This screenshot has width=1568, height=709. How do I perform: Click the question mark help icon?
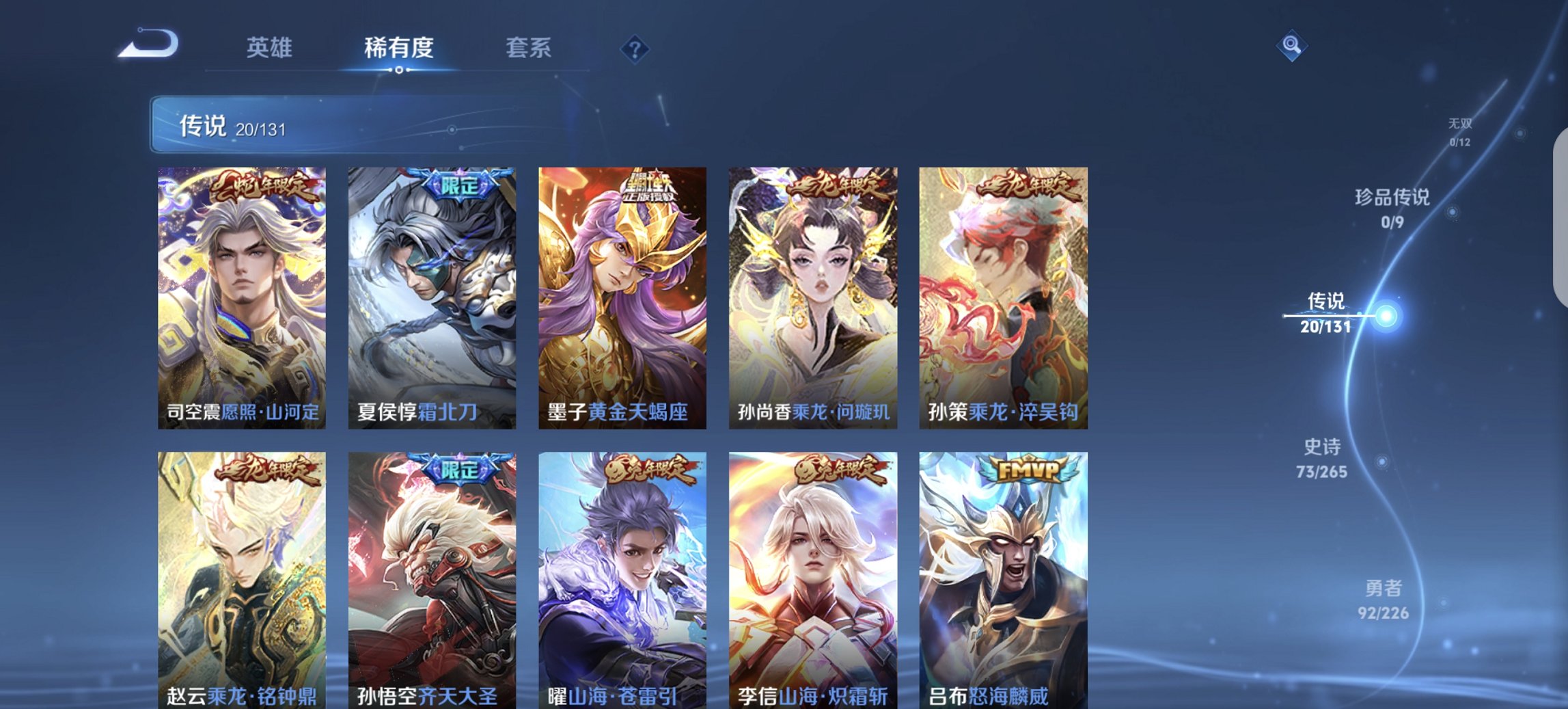point(634,49)
